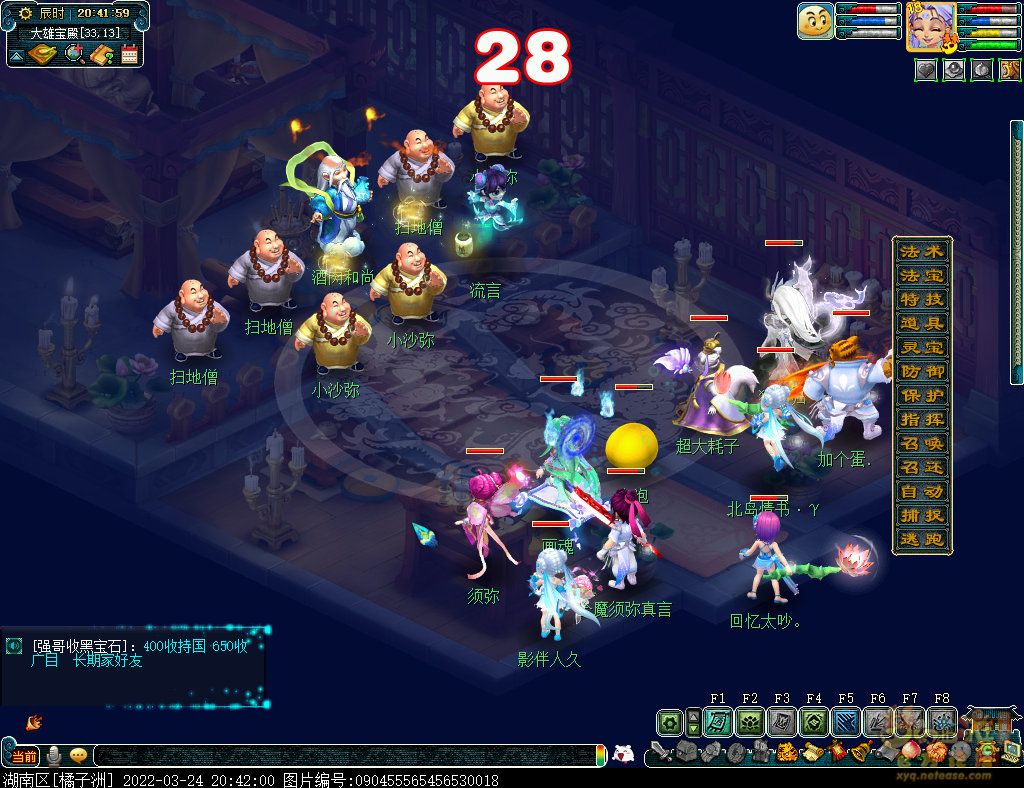Choose 召还 to recall the pet

[921, 467]
